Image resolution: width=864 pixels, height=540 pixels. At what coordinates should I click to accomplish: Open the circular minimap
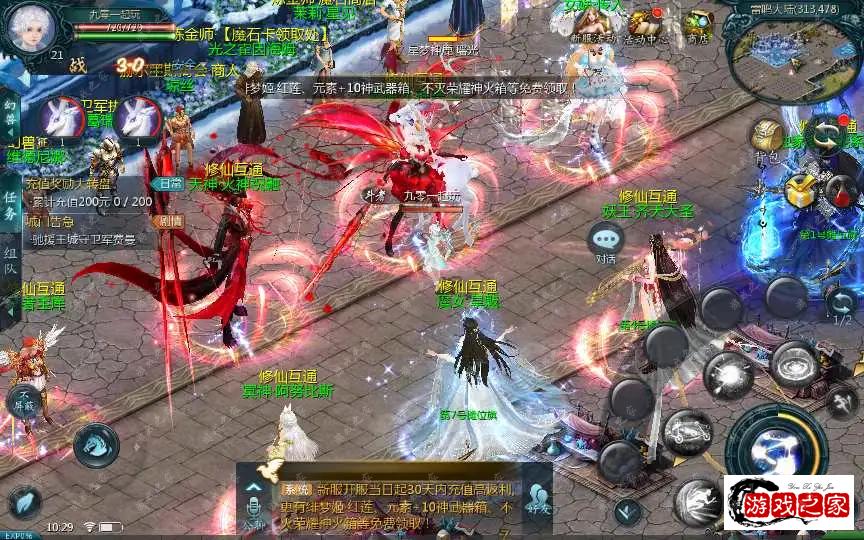click(x=800, y=62)
